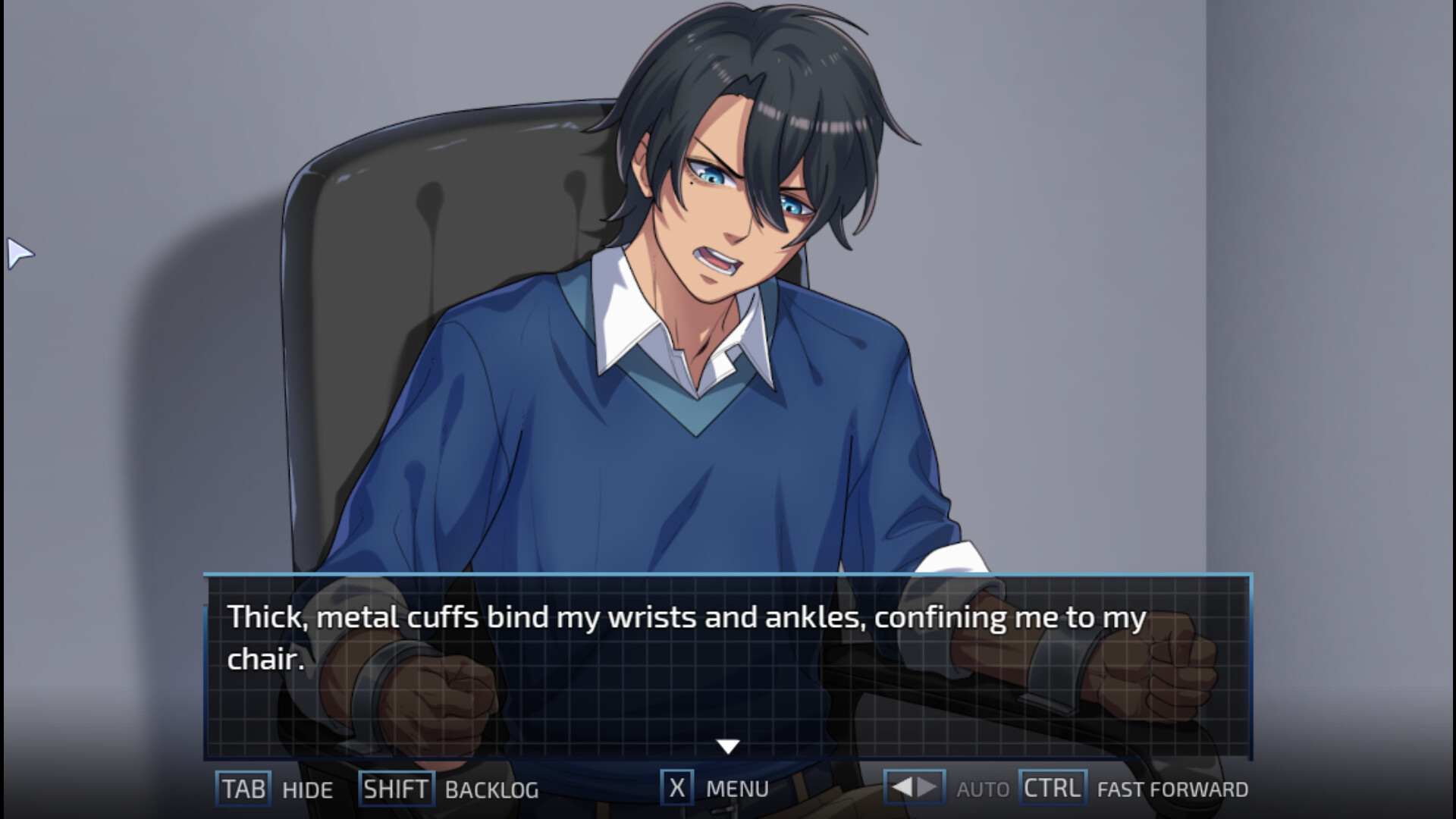
Task: Select the TAB key icon to hide textbox
Action: click(x=242, y=789)
